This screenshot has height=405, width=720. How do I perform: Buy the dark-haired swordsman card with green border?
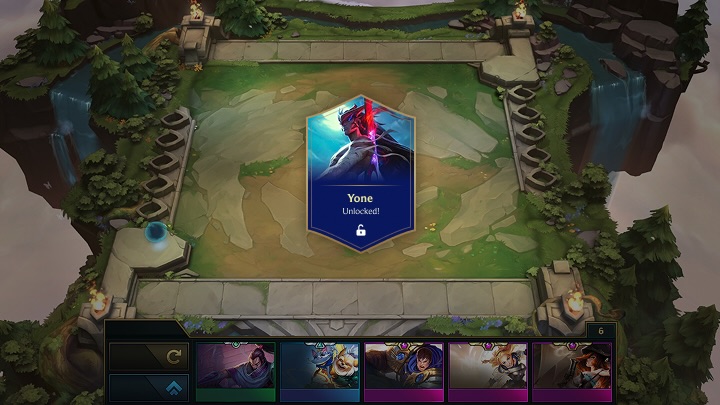(235, 370)
